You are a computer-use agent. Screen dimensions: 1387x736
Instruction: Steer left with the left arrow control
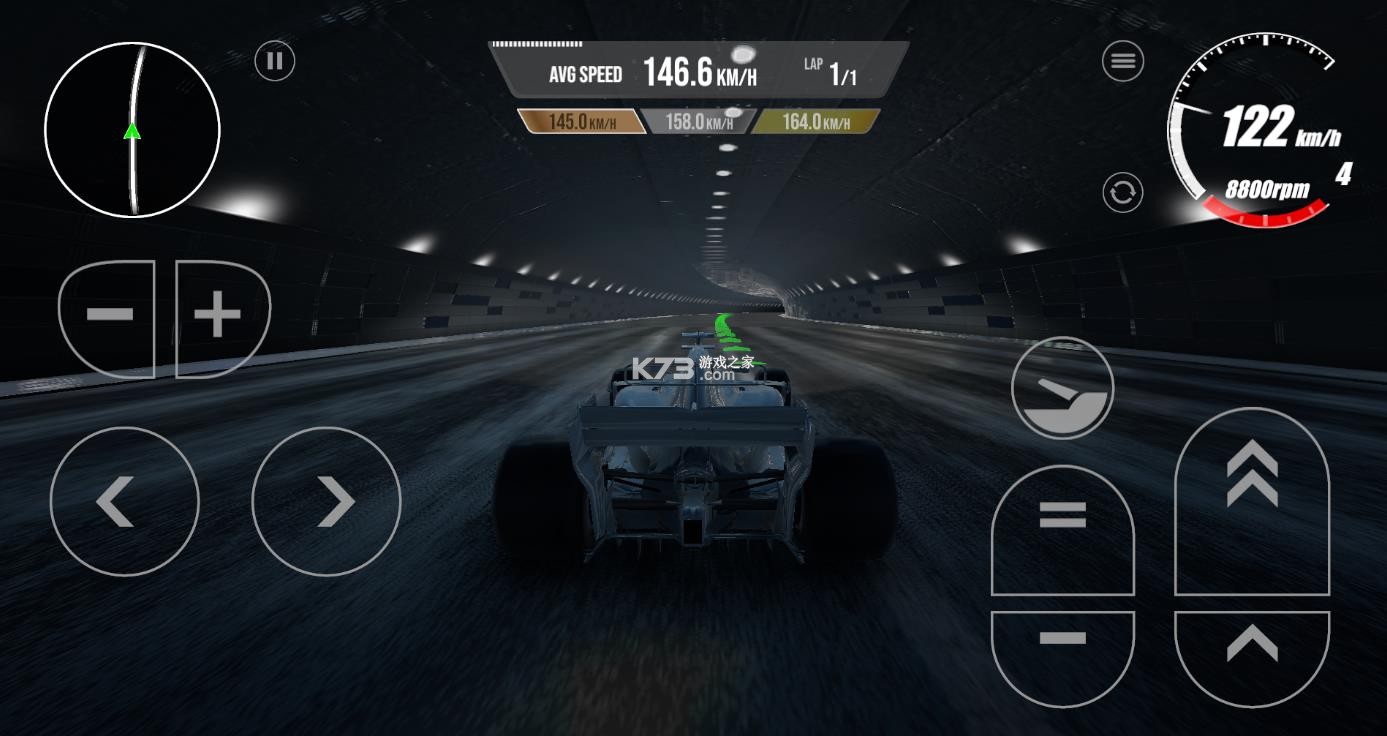pos(124,501)
